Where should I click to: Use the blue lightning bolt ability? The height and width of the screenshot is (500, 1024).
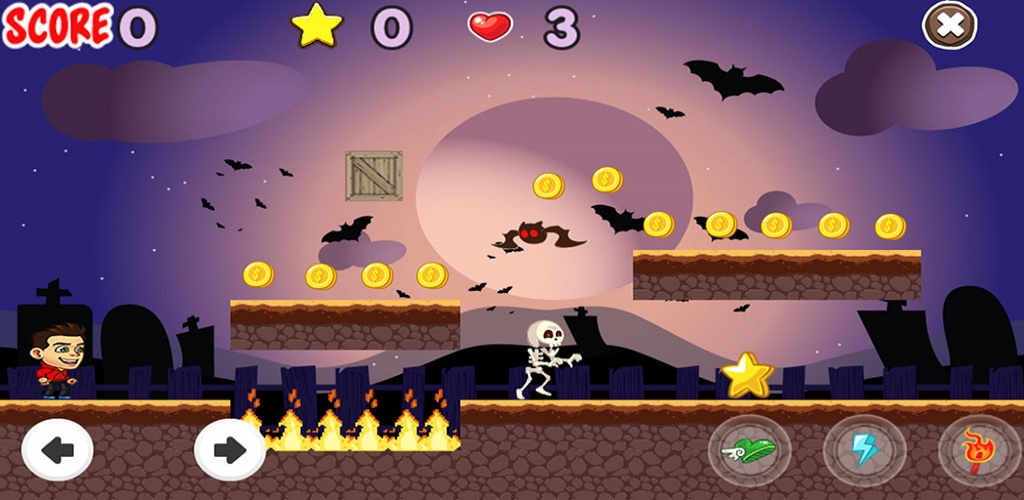pos(864,450)
